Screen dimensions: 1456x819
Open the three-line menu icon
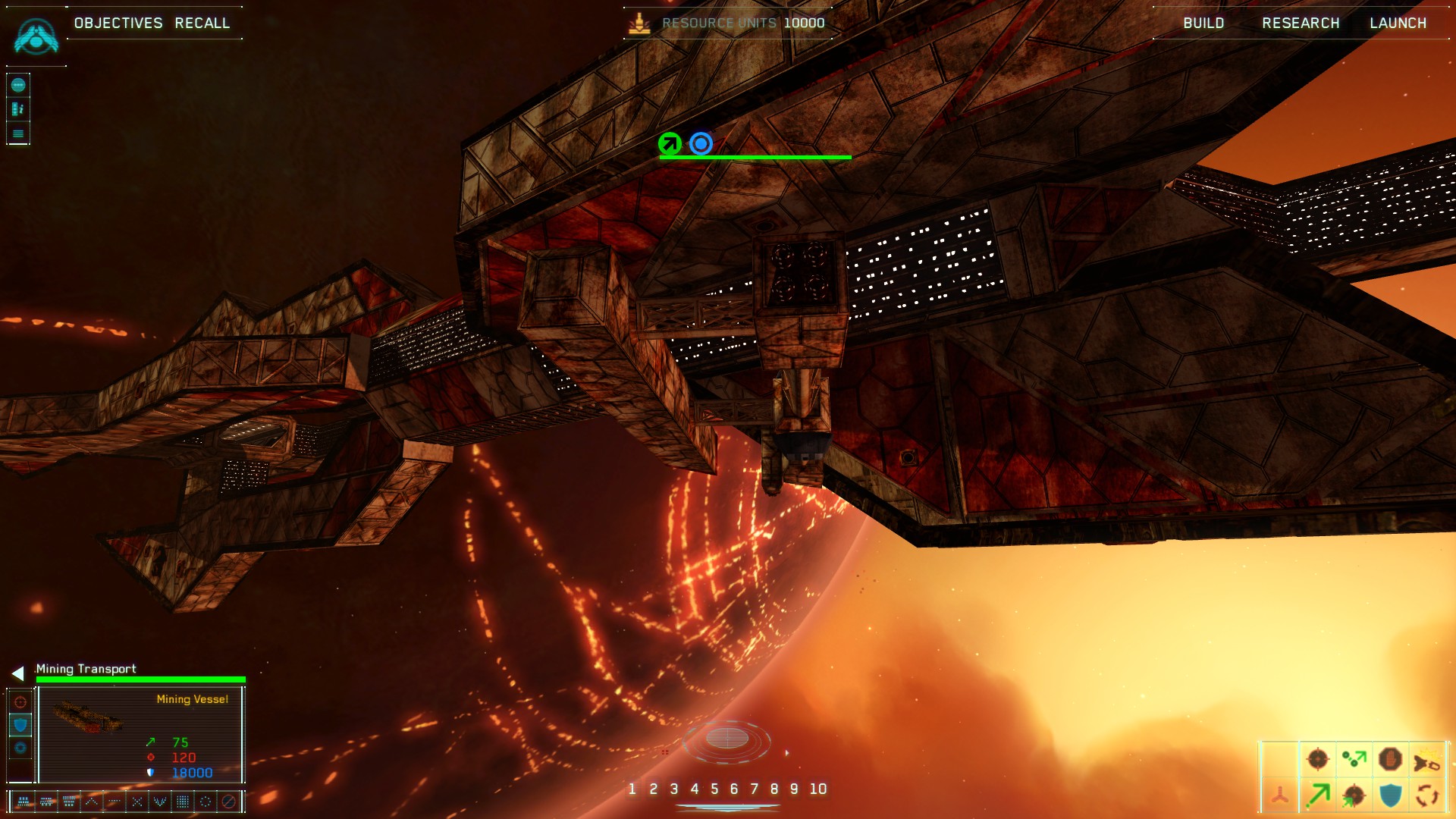coord(18,134)
